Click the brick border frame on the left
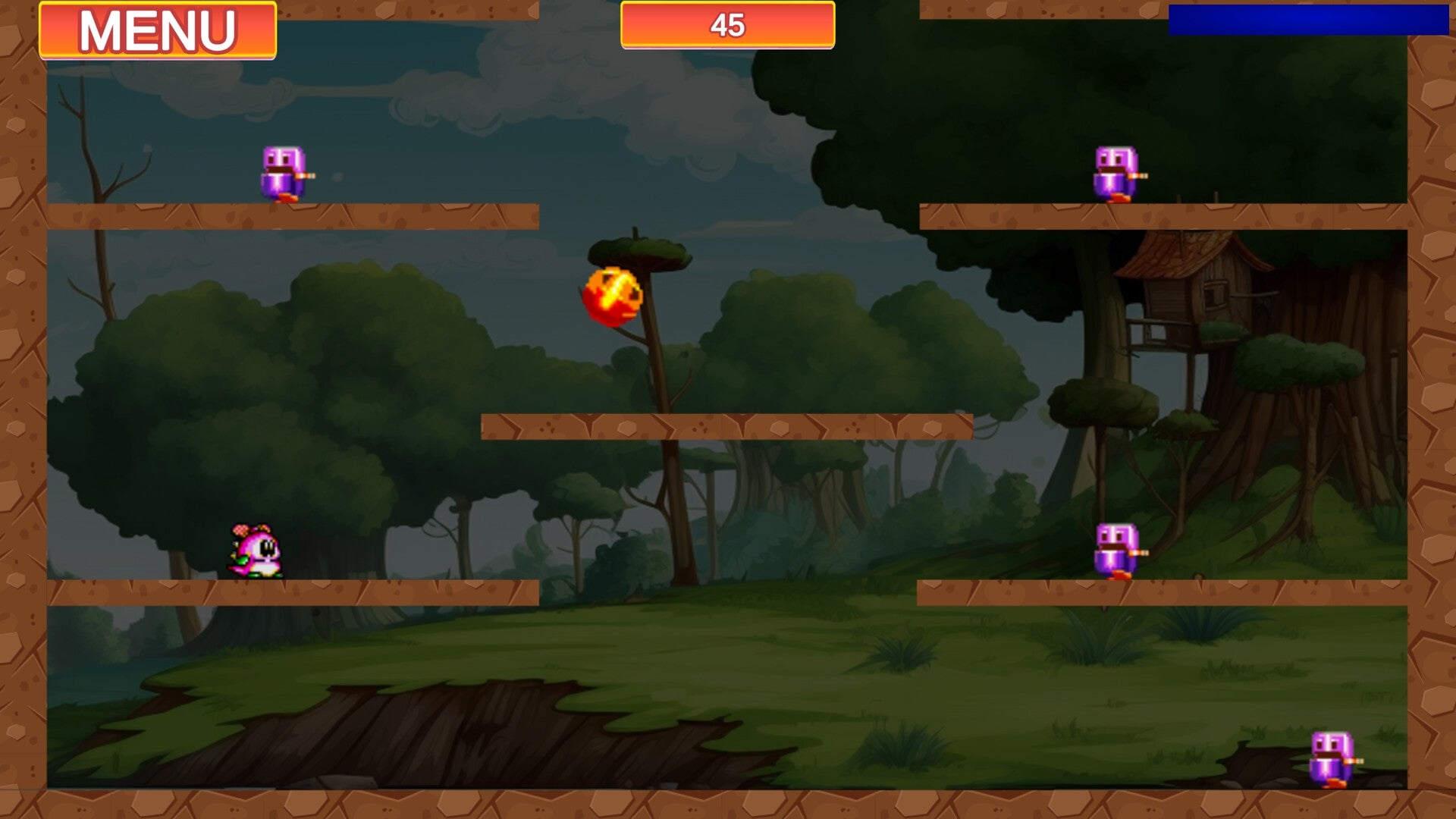This screenshot has height=819, width=1456. point(23,409)
